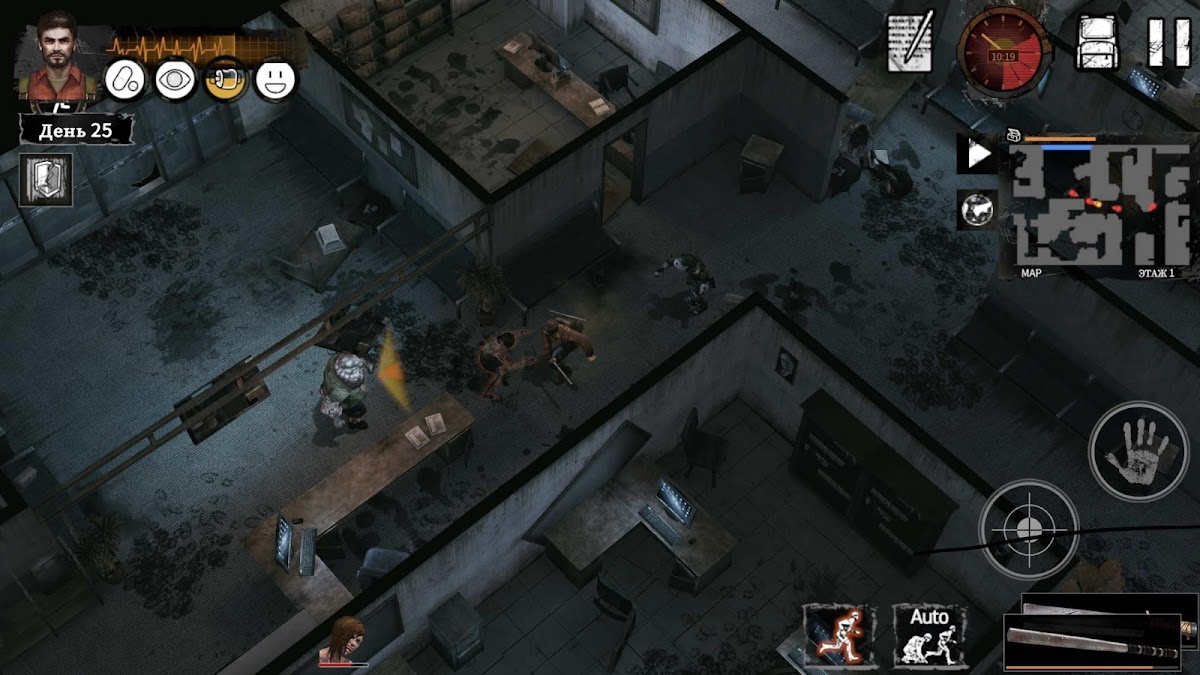Toggle the Auto movement mode
This screenshot has width=1200, height=675.
929,636
